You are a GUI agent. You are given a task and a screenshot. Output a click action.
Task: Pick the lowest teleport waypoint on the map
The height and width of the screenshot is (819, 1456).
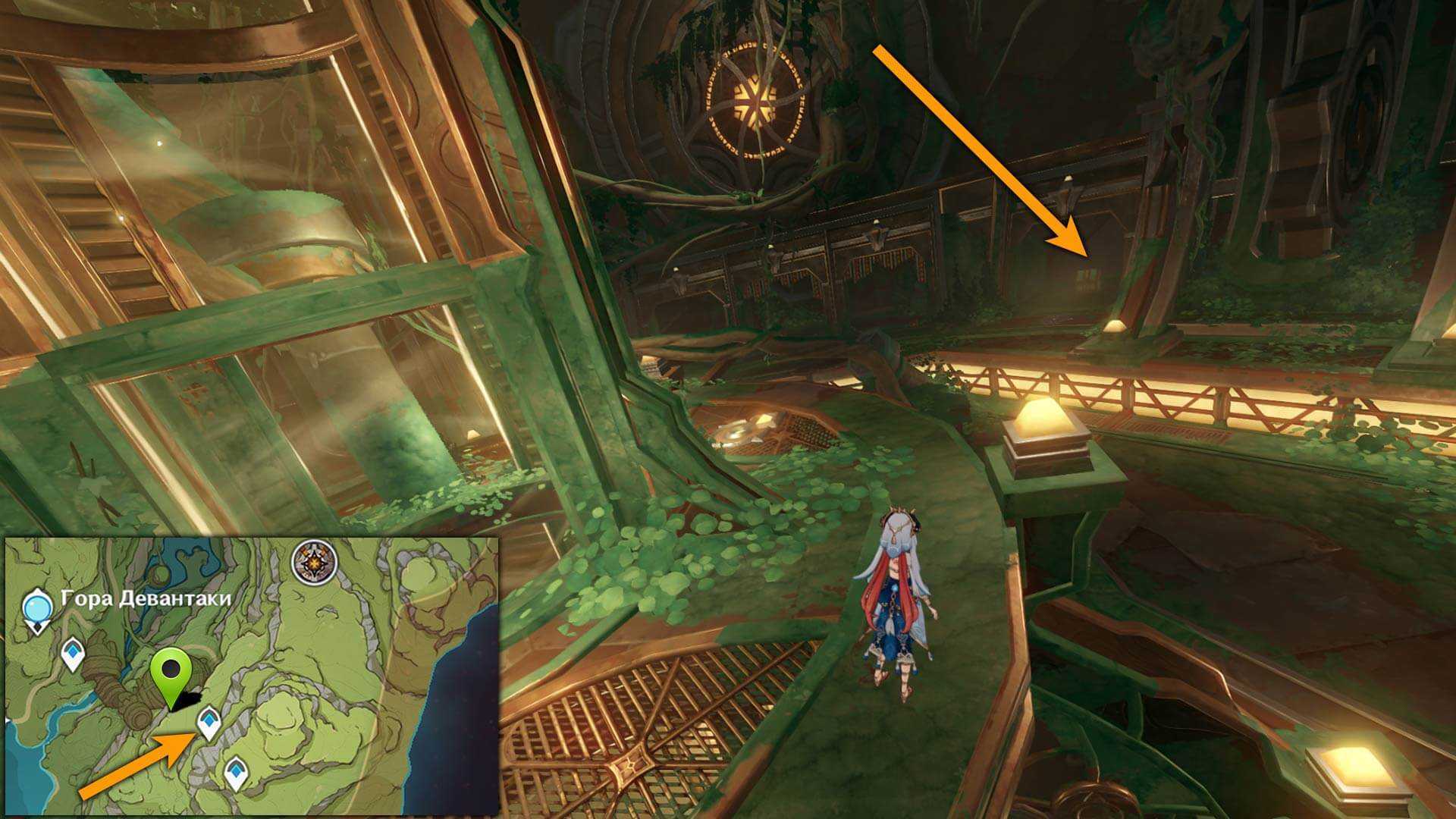237,773
